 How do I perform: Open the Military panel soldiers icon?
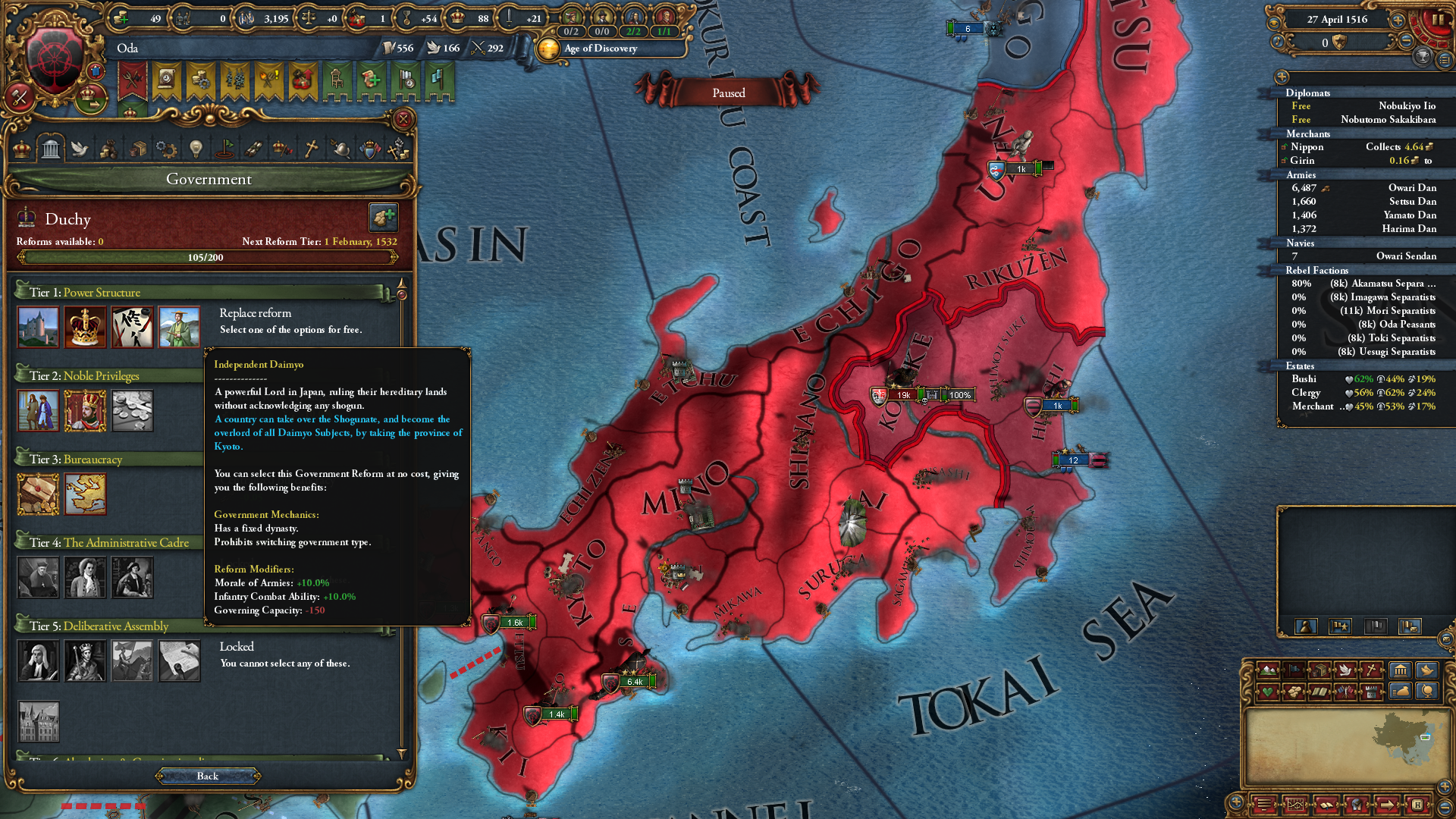click(254, 149)
